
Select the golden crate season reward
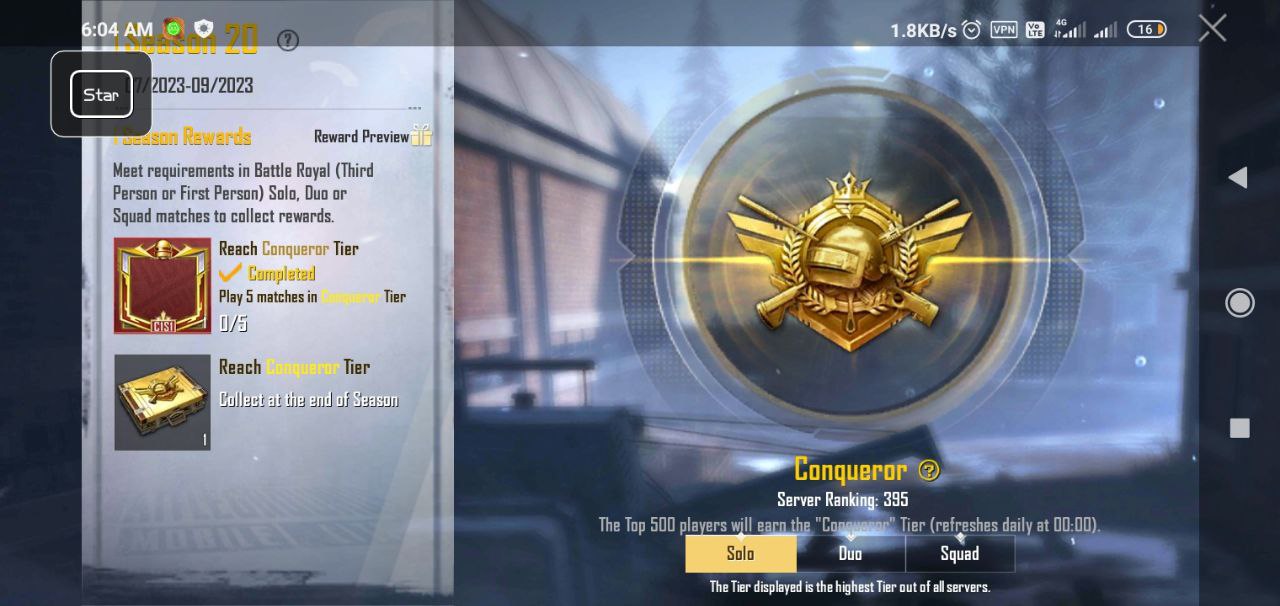pos(162,402)
